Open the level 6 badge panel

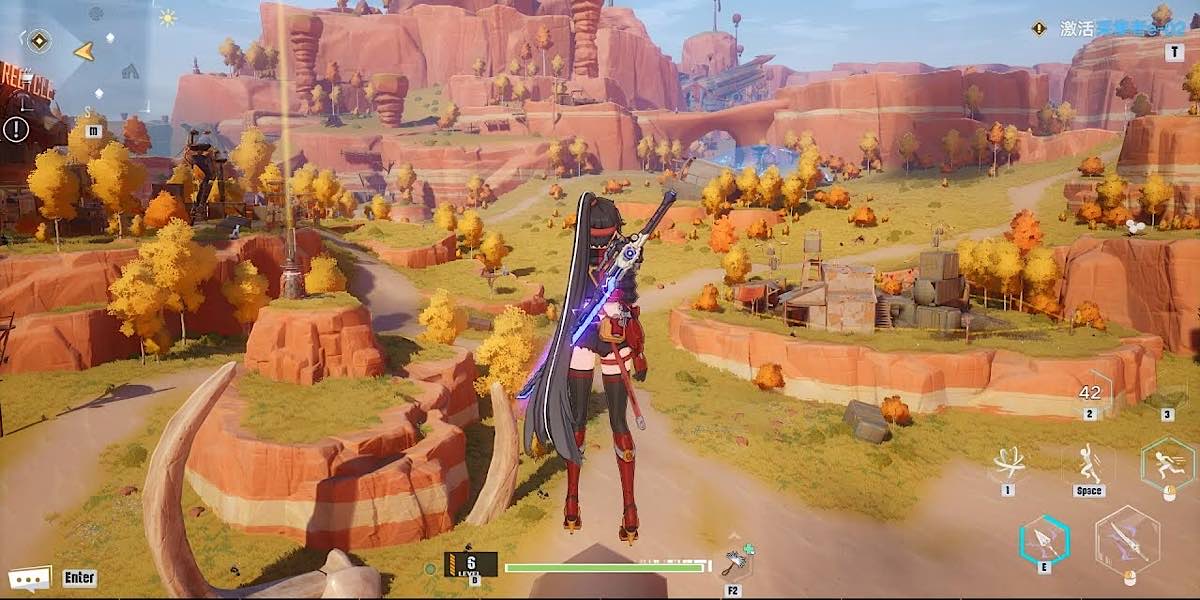pyautogui.click(x=470, y=565)
